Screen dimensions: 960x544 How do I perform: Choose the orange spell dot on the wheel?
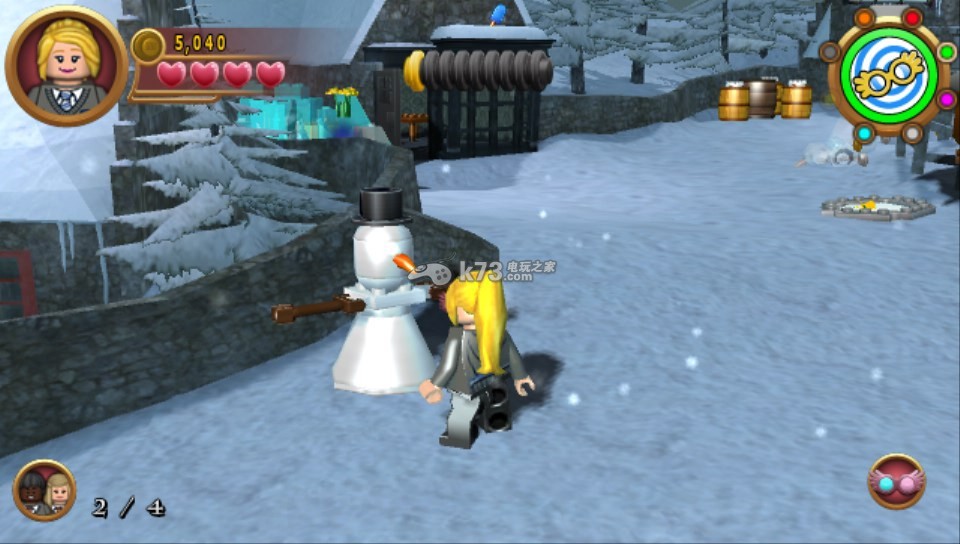(864, 18)
